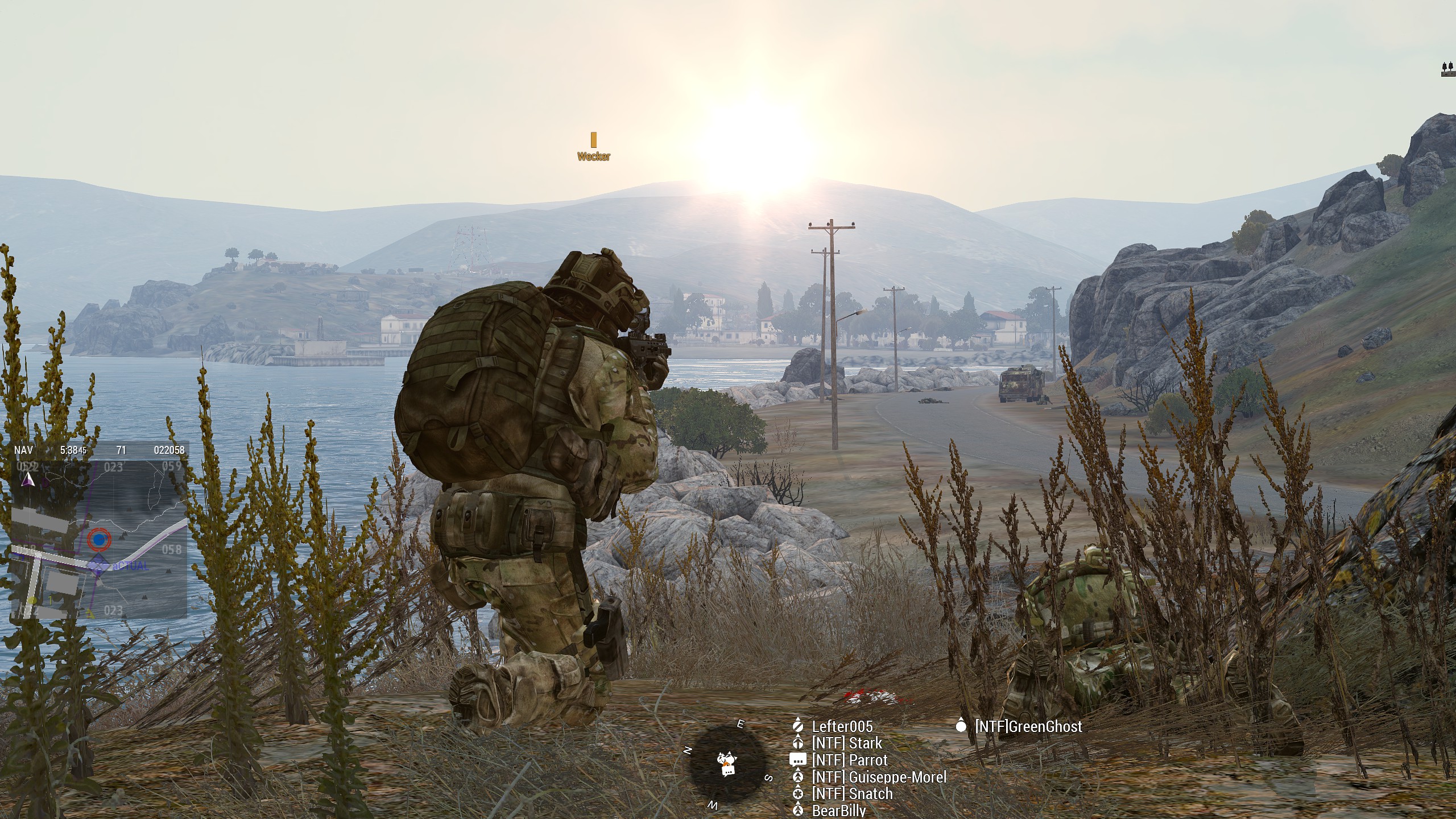The image size is (1456, 819).
Task: Select [NTF] Parrot squad entry
Action: pyautogui.click(x=849, y=760)
